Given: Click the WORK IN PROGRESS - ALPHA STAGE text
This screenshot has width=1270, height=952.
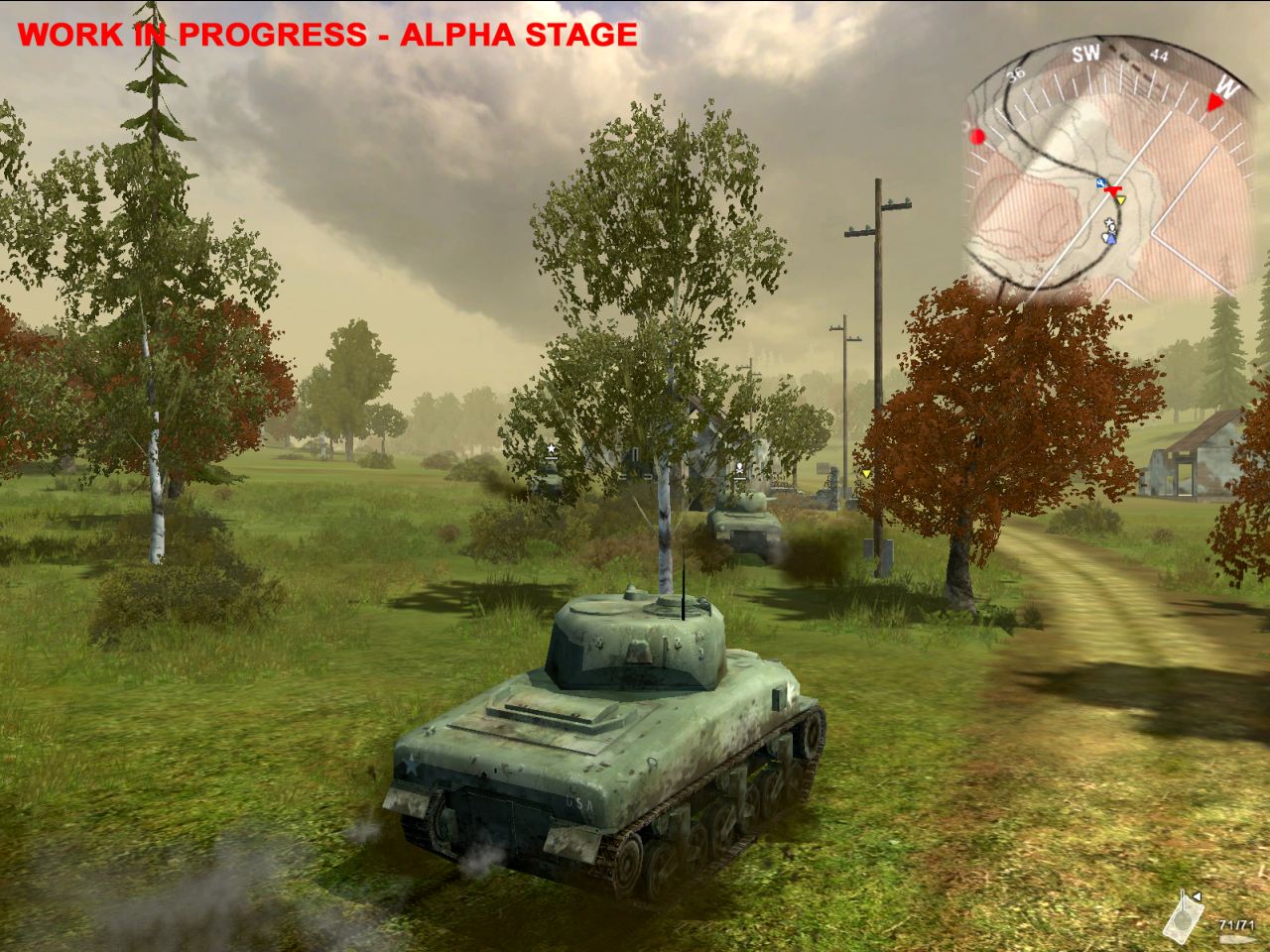Looking at the screenshot, I should pos(327,33).
